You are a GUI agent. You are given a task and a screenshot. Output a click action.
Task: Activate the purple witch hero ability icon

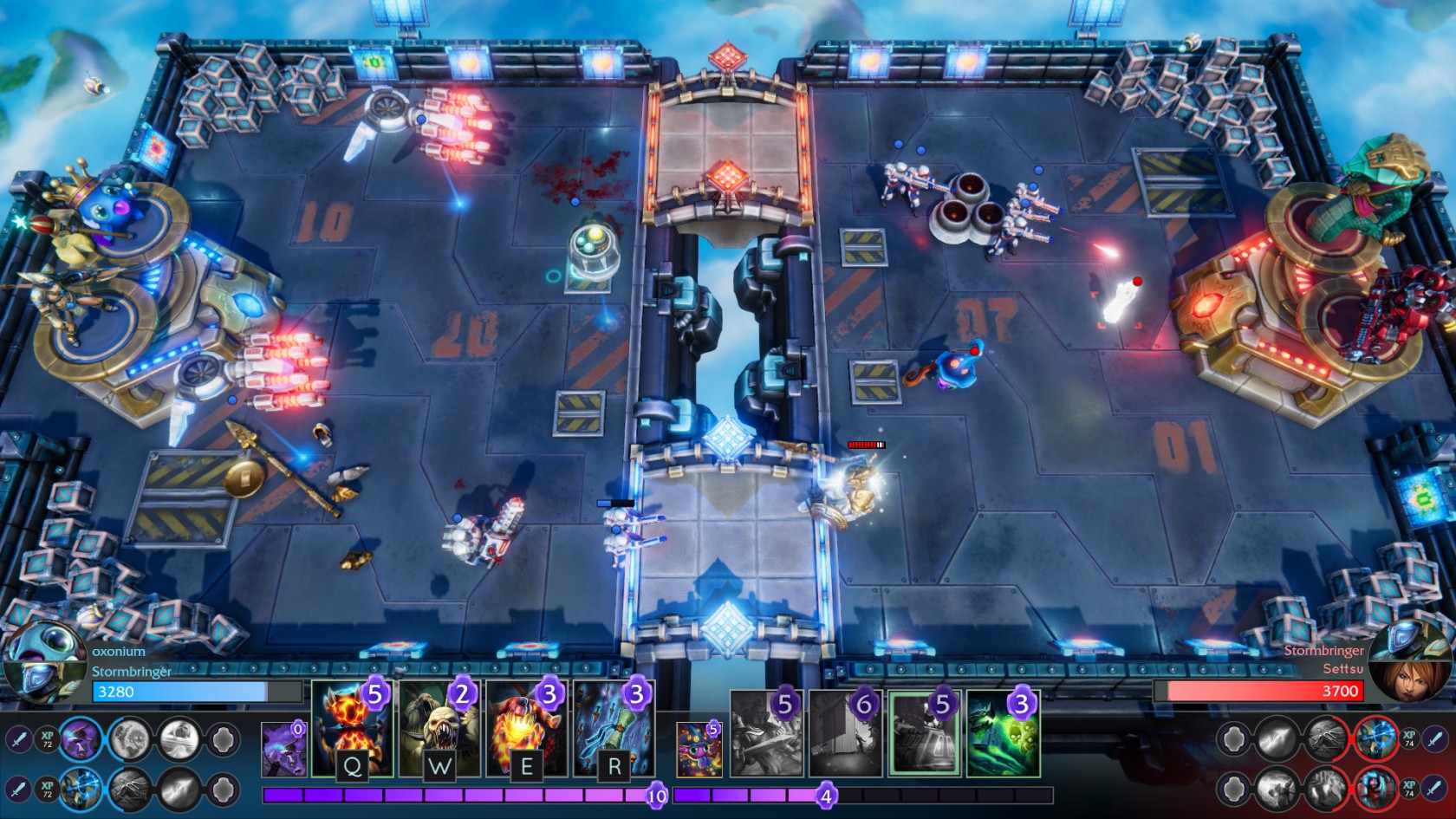tap(81, 739)
